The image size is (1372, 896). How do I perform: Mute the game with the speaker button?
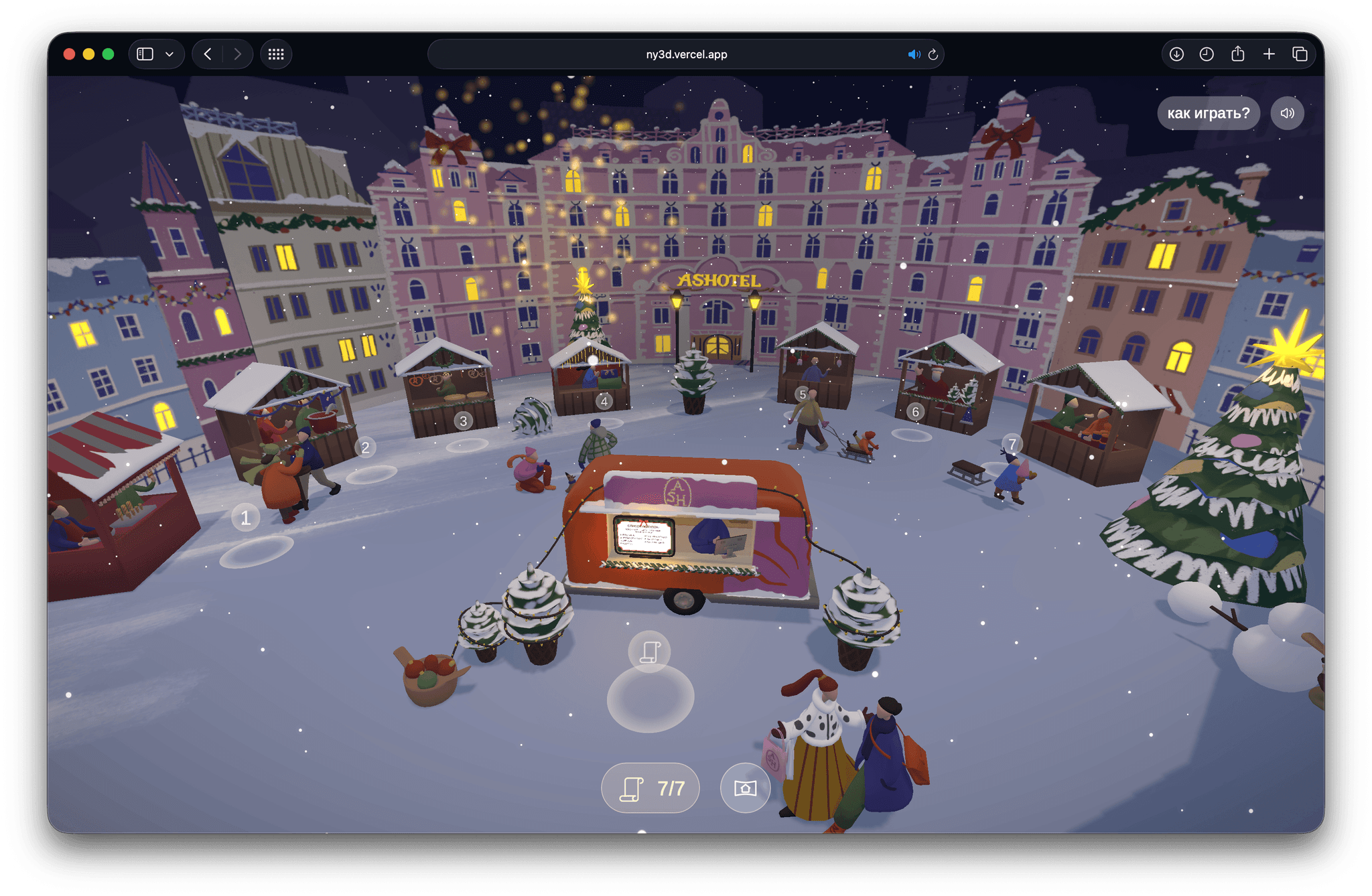1287,113
